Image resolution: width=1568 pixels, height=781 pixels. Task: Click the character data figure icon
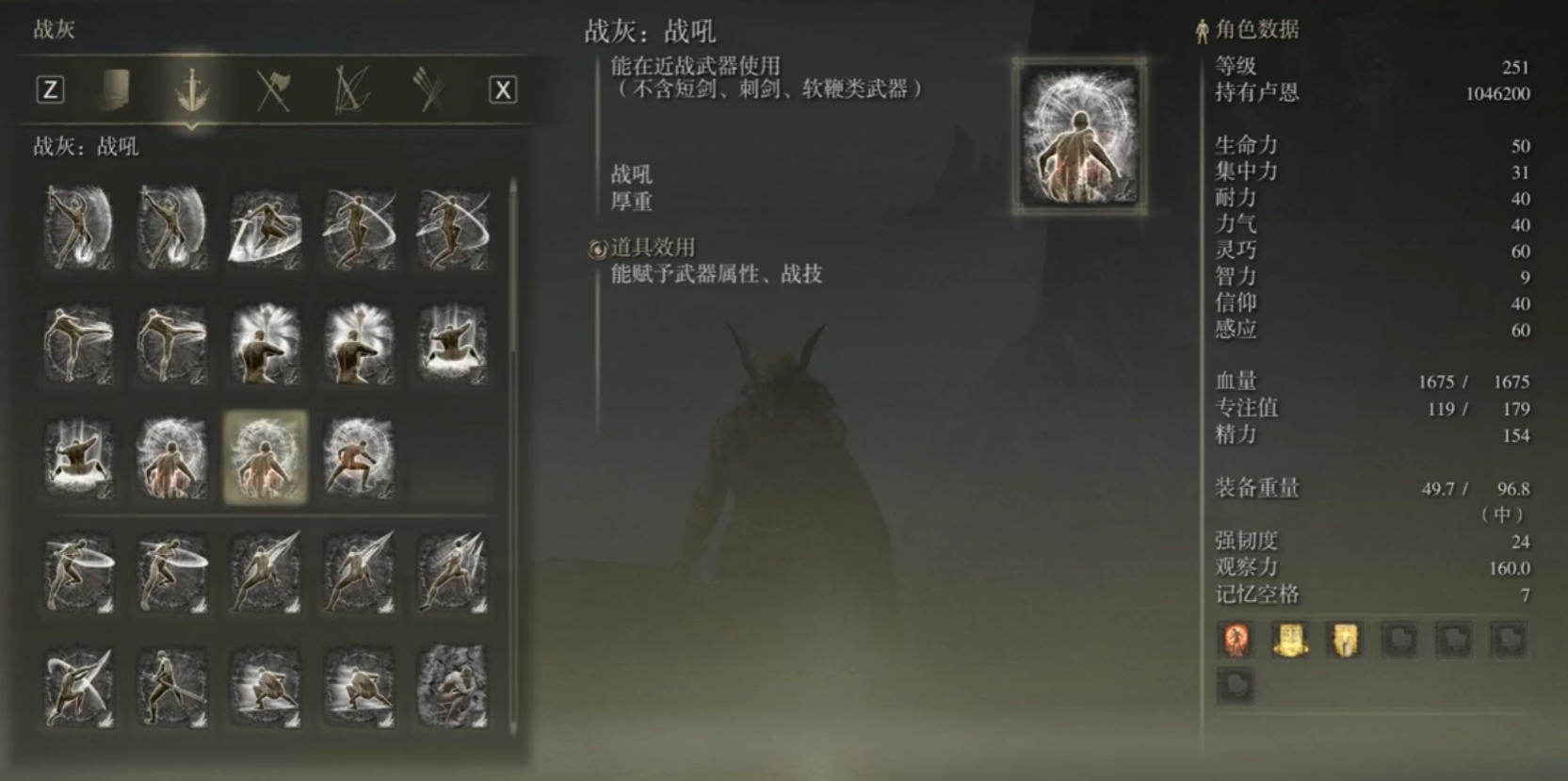(x=1201, y=29)
